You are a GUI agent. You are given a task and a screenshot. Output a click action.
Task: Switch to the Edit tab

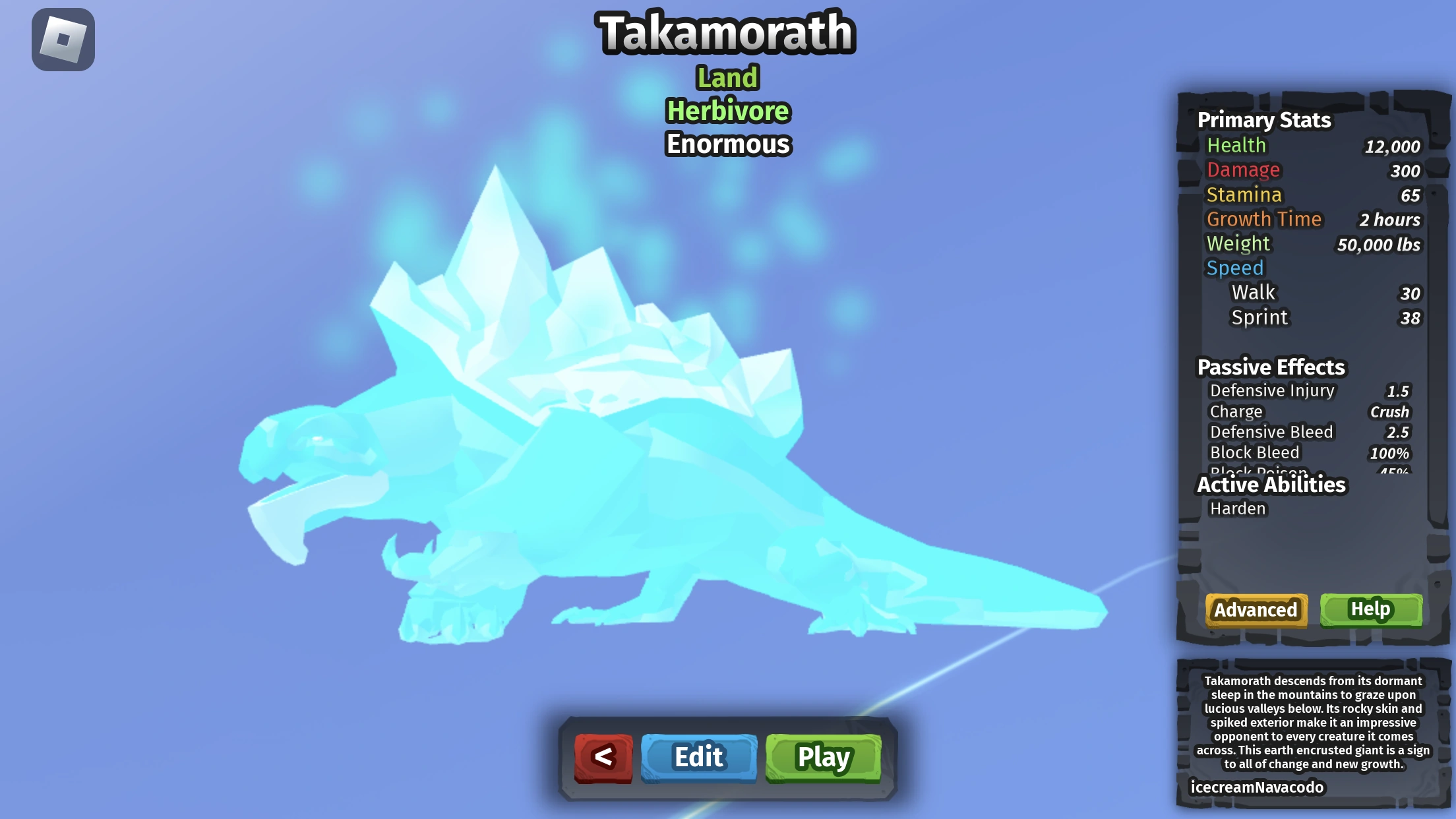click(x=698, y=757)
